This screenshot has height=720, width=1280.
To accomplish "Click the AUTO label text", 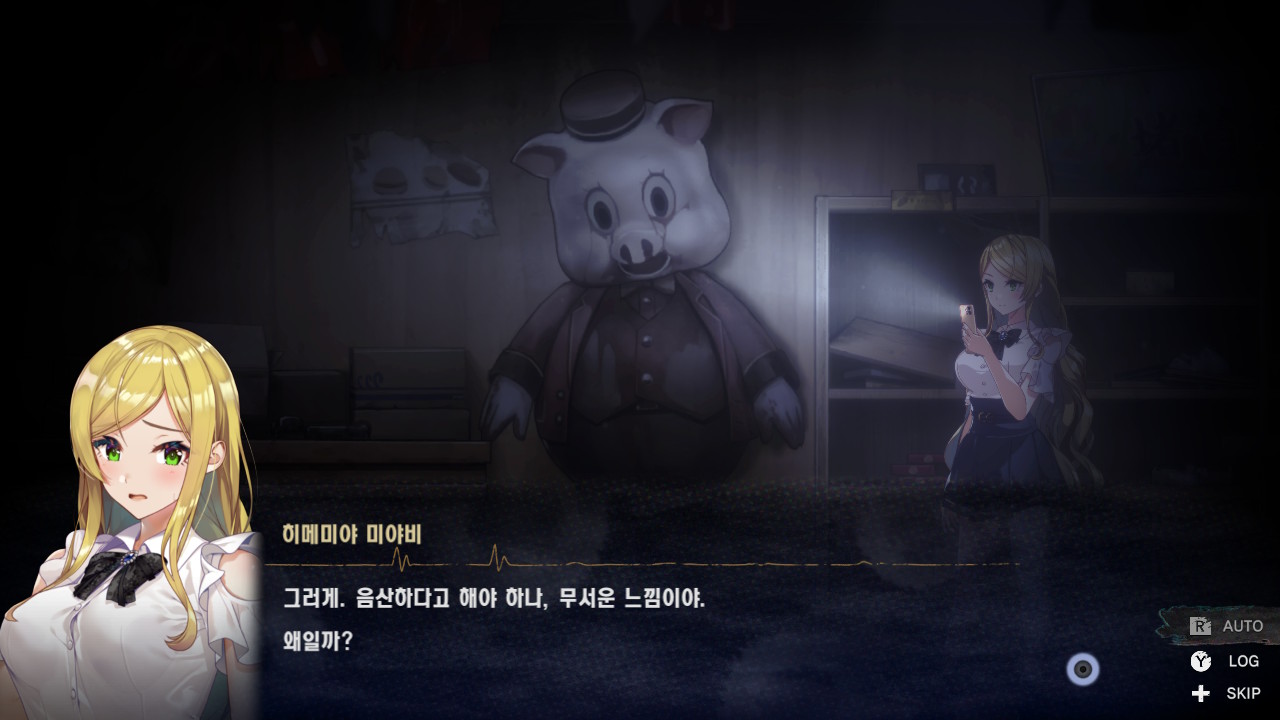I will pos(1241,625).
